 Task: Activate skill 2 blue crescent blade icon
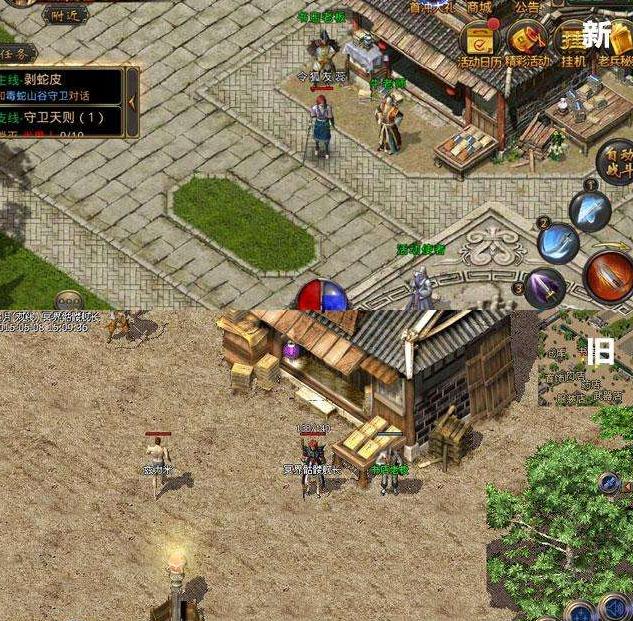point(558,242)
